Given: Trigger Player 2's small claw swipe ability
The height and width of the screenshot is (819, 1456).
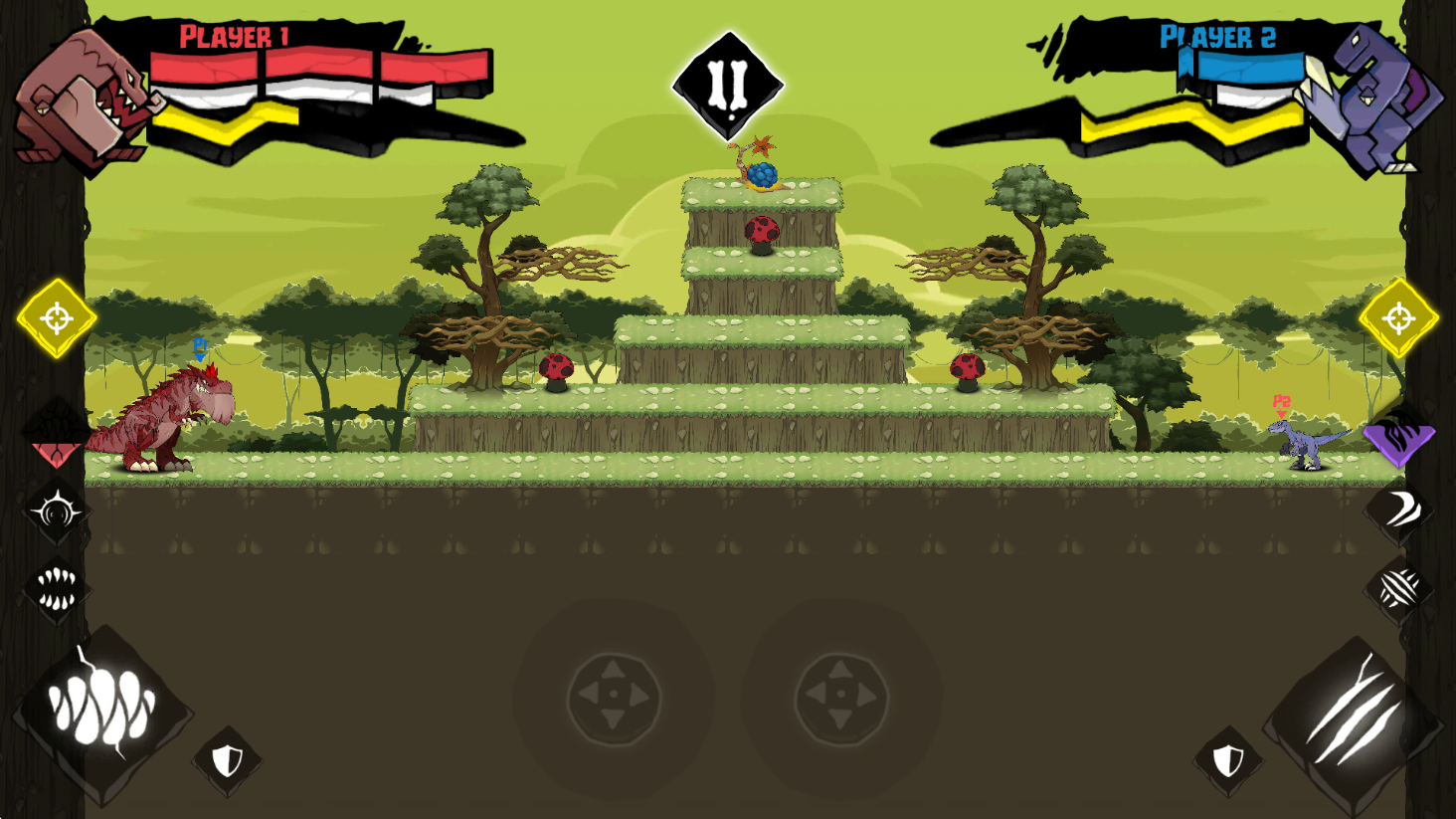Looking at the screenshot, I should point(1399,588).
